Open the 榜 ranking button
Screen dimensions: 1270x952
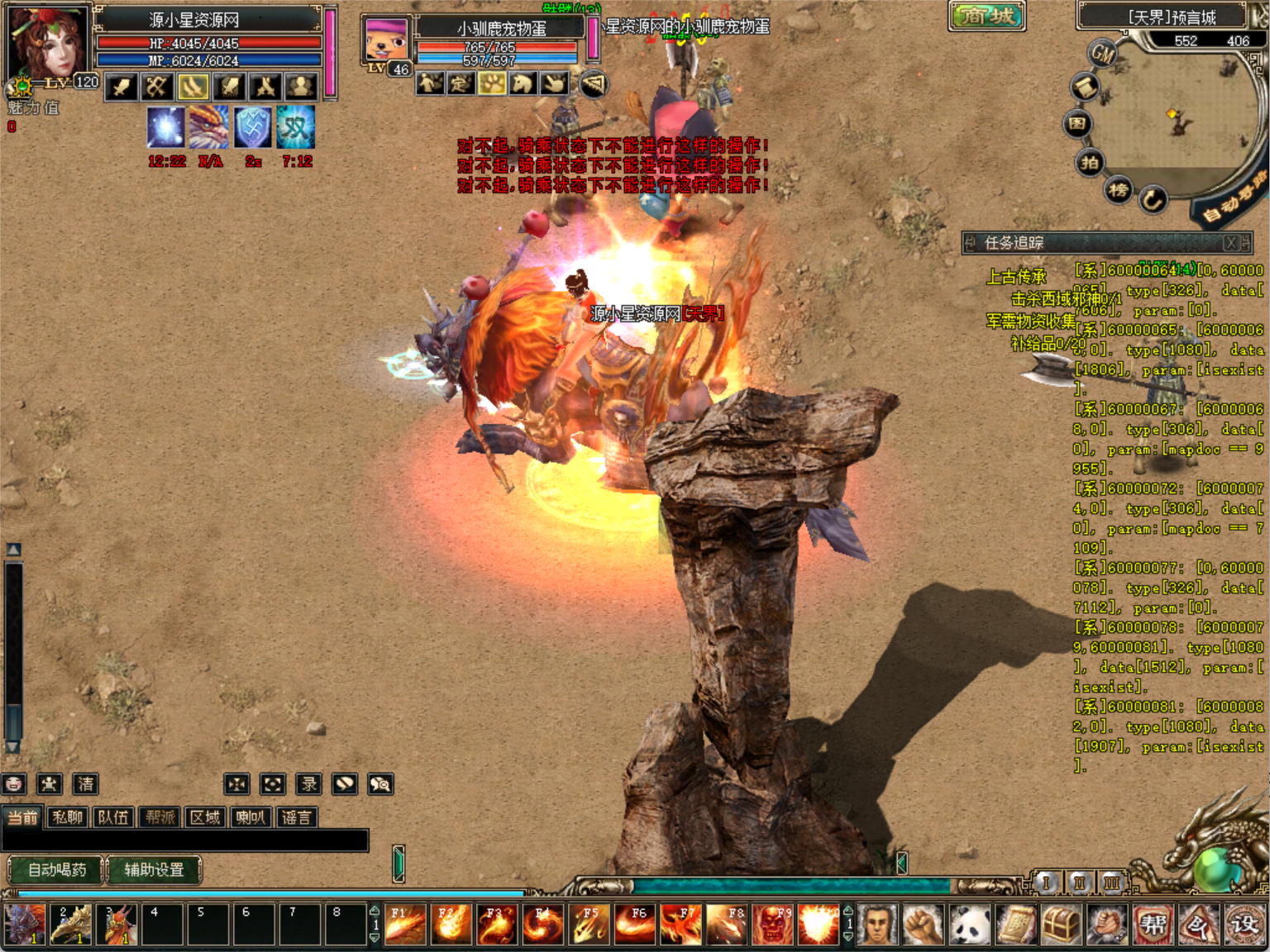pos(1119,190)
